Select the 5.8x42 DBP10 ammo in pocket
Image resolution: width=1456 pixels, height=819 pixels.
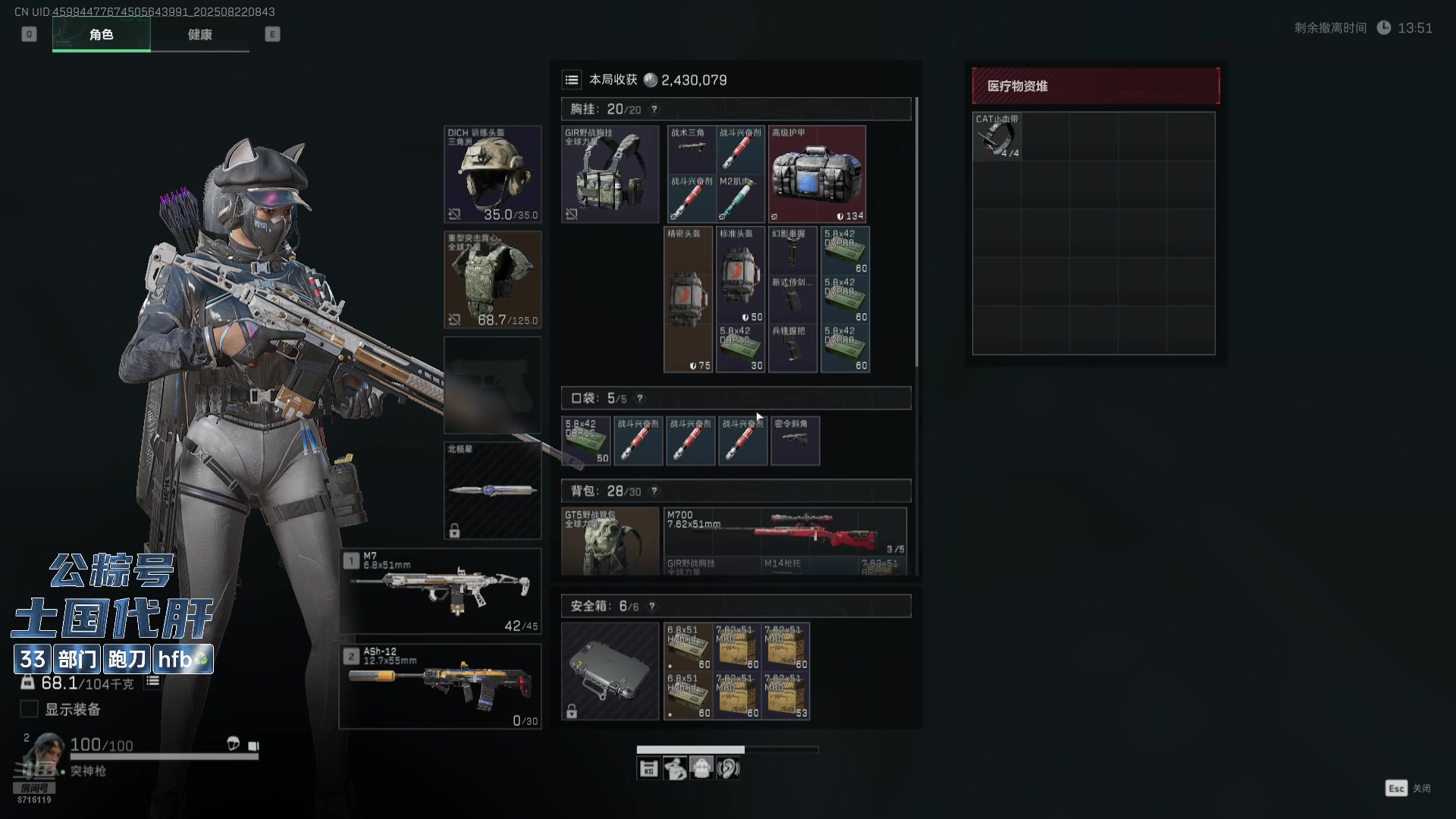pyautogui.click(x=586, y=441)
